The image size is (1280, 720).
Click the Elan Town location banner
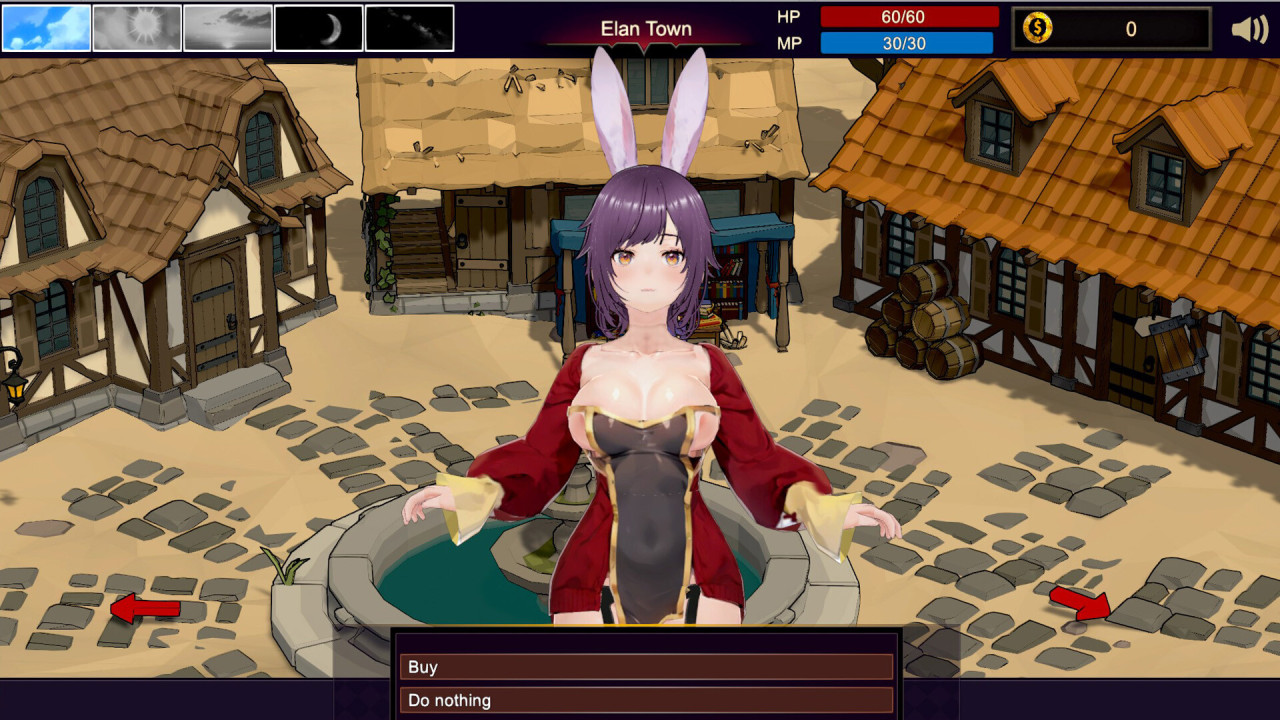coord(646,29)
